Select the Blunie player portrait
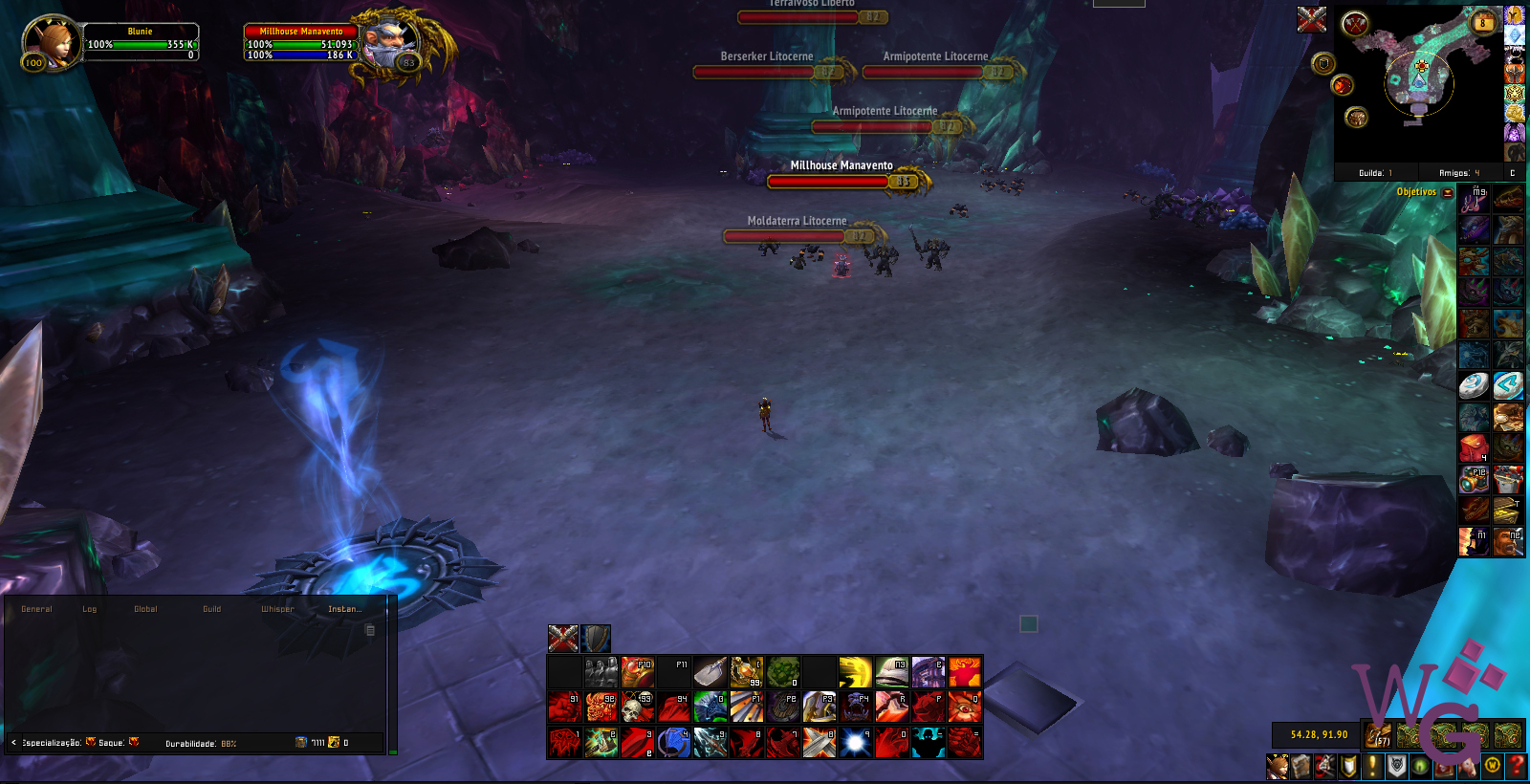 point(50,41)
